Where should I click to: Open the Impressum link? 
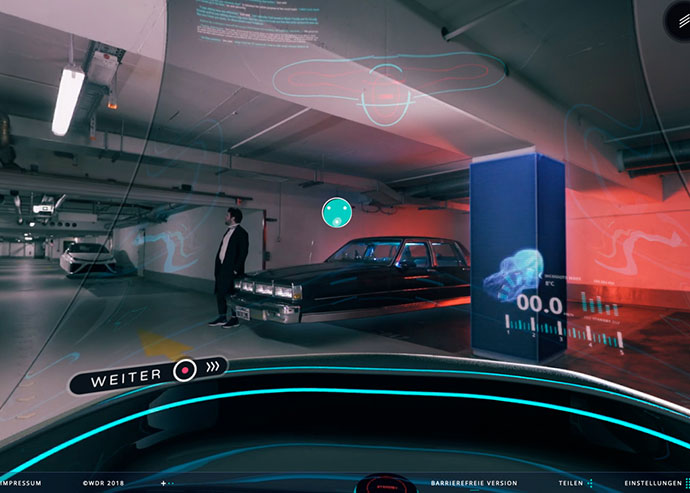[20, 483]
